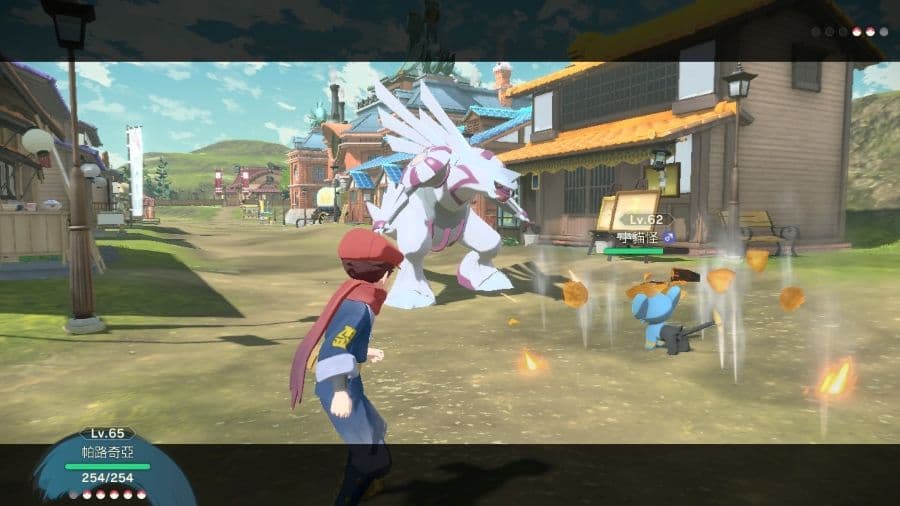The height and width of the screenshot is (506, 900).
Task: Click the Poké Ball row under 254/254
Action: (114, 495)
